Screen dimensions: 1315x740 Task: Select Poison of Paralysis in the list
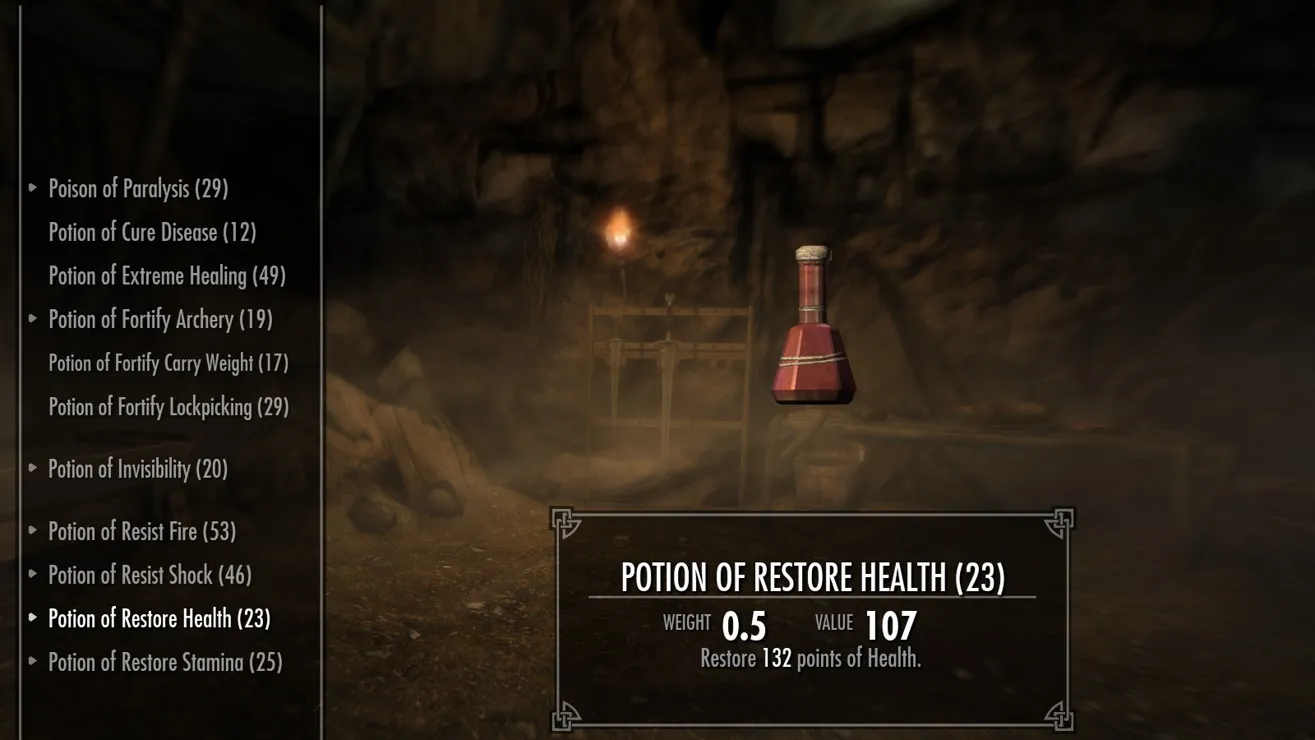(138, 189)
